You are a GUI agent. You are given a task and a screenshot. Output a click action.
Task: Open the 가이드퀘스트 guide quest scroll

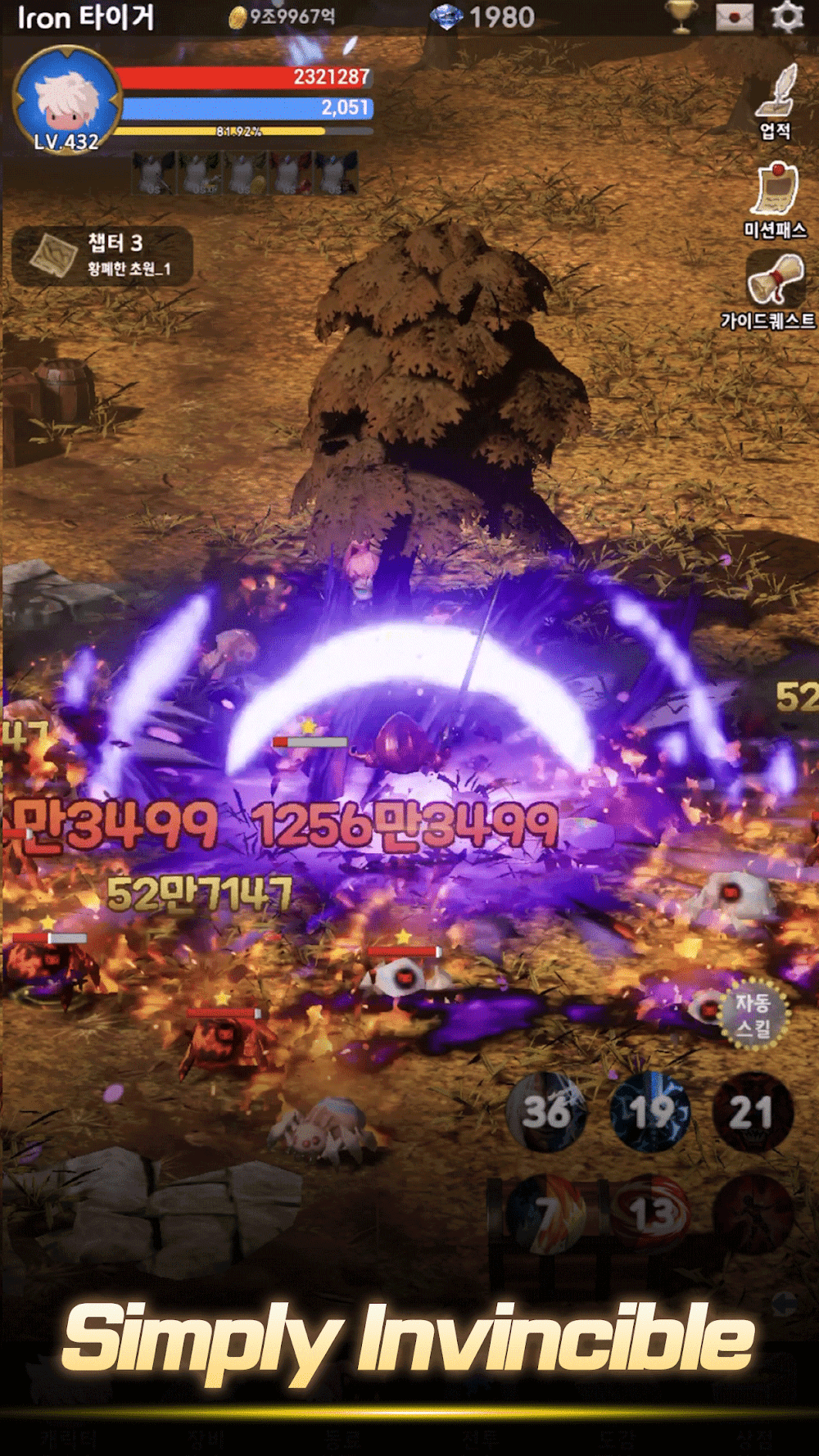[773, 289]
